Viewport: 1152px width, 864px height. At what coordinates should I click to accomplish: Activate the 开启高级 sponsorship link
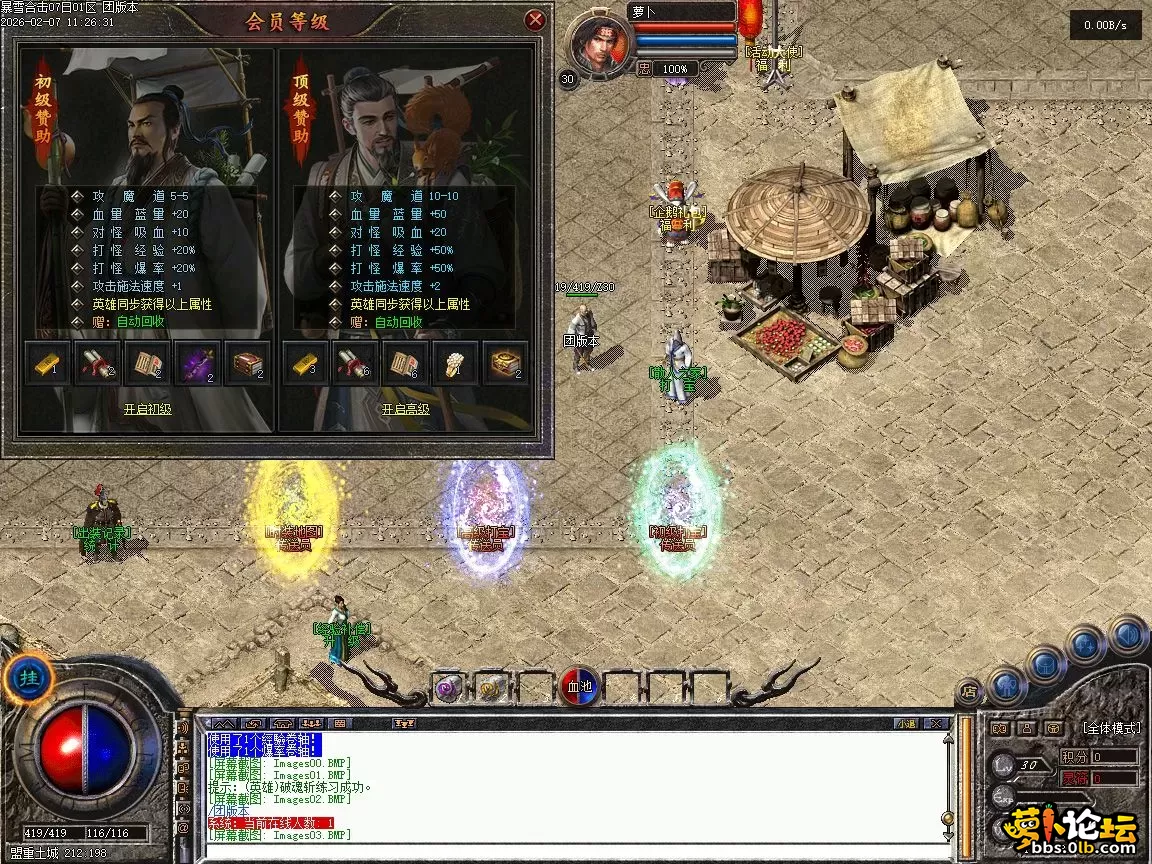(x=405, y=409)
